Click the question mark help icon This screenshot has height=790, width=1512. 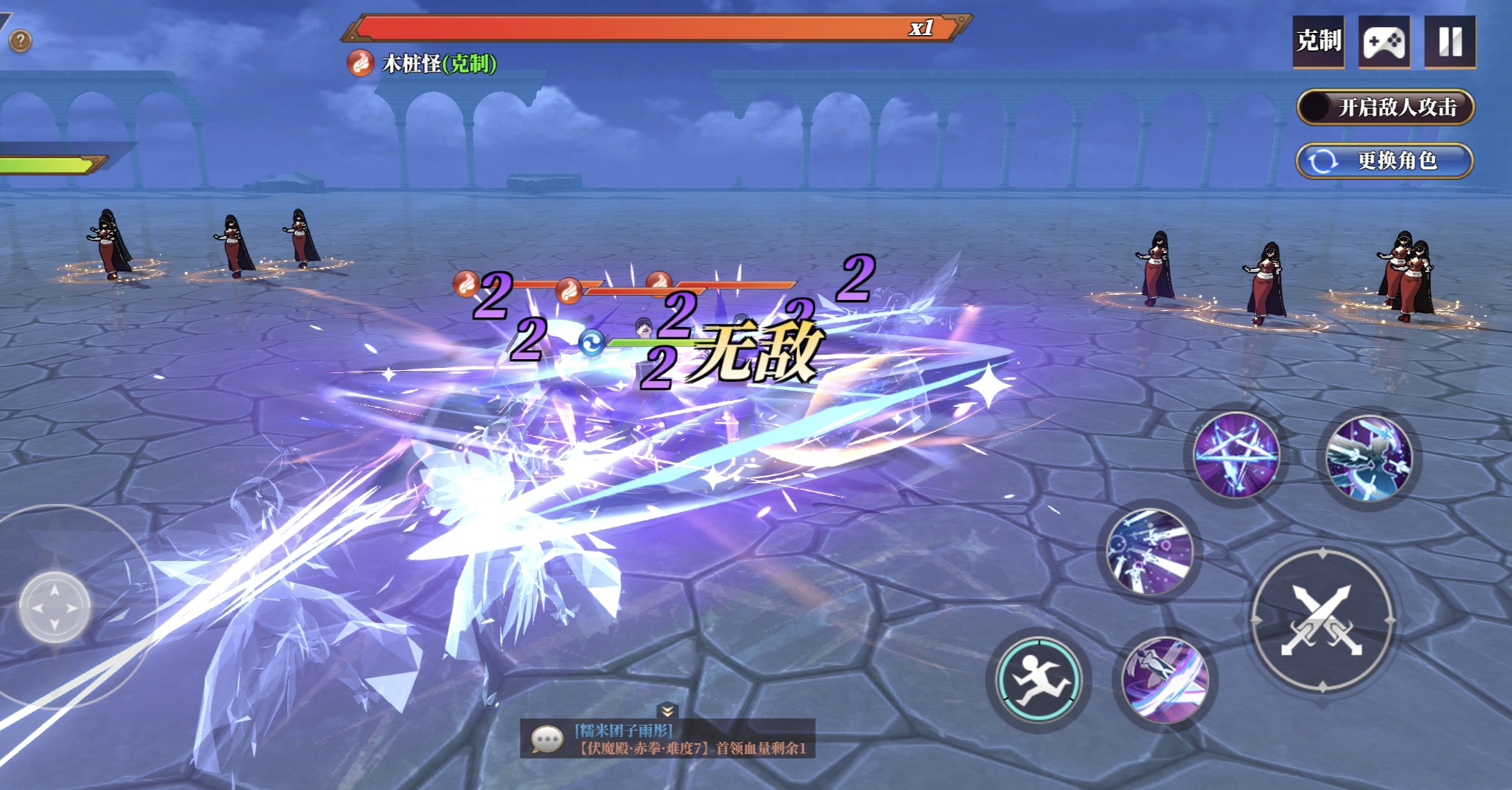(20, 41)
